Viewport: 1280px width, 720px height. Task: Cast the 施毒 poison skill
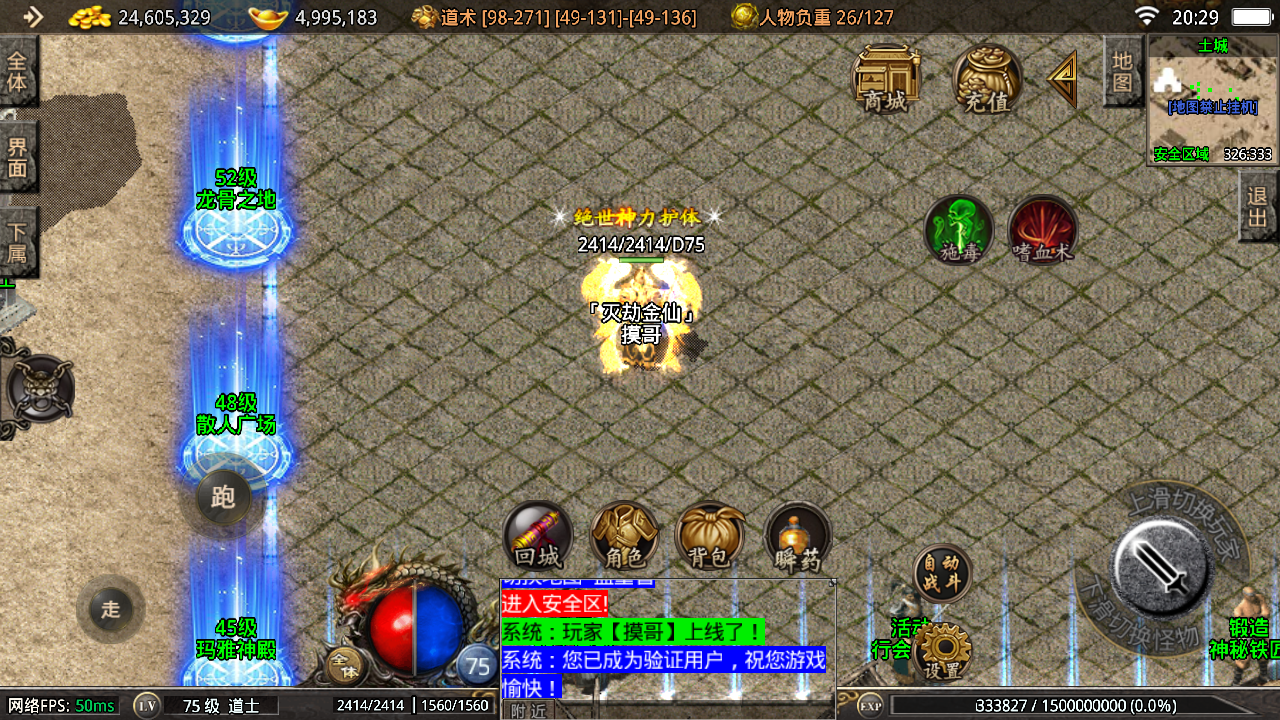pyautogui.click(x=958, y=230)
